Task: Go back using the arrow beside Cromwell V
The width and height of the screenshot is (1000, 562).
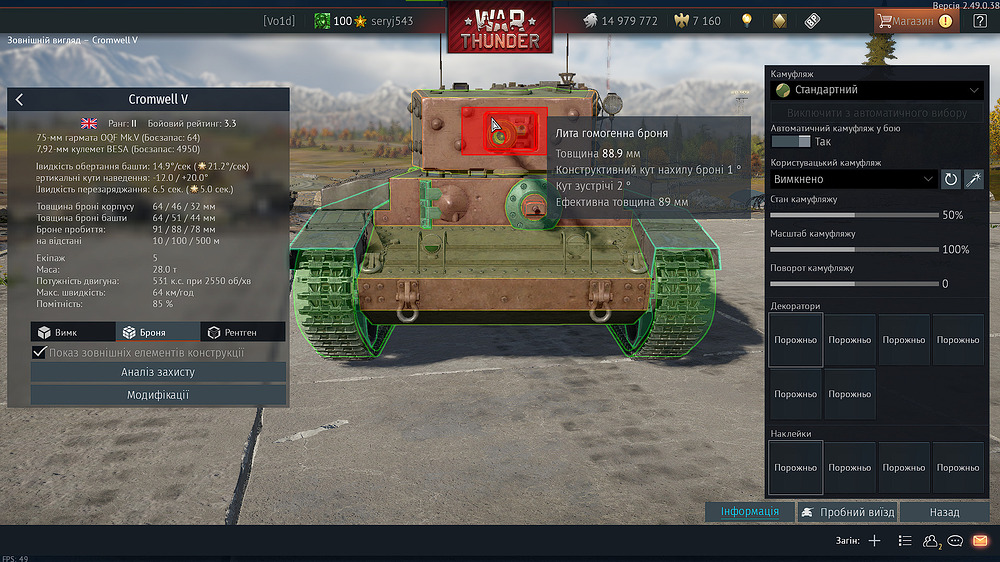Action: point(20,99)
